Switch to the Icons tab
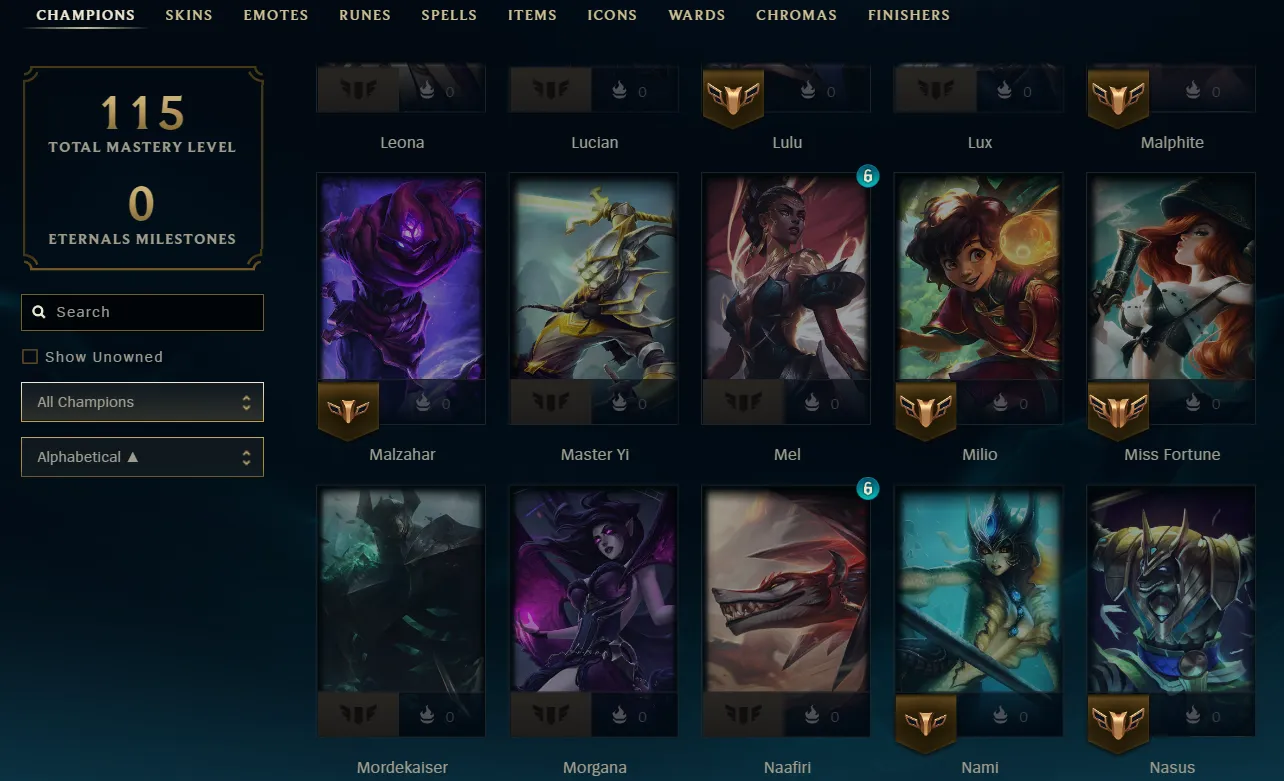Viewport: 1284px width, 781px height. (x=612, y=15)
